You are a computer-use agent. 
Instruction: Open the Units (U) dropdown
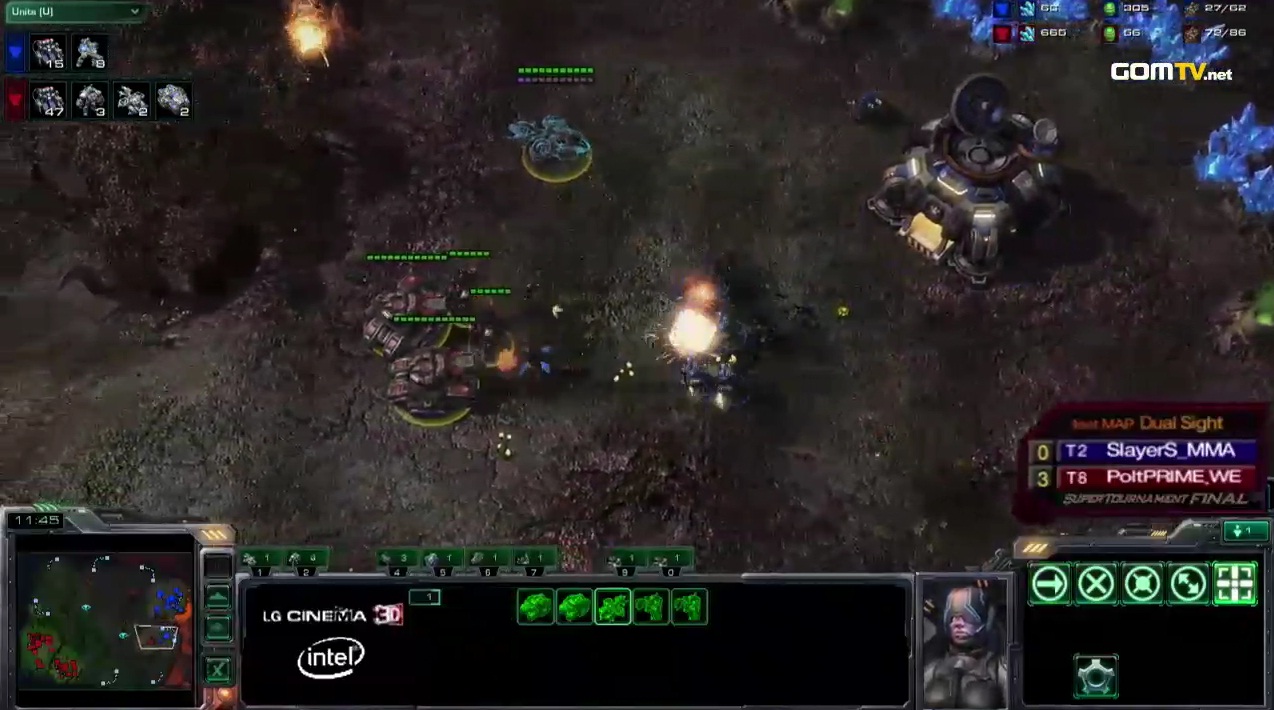pyautogui.click(x=74, y=12)
